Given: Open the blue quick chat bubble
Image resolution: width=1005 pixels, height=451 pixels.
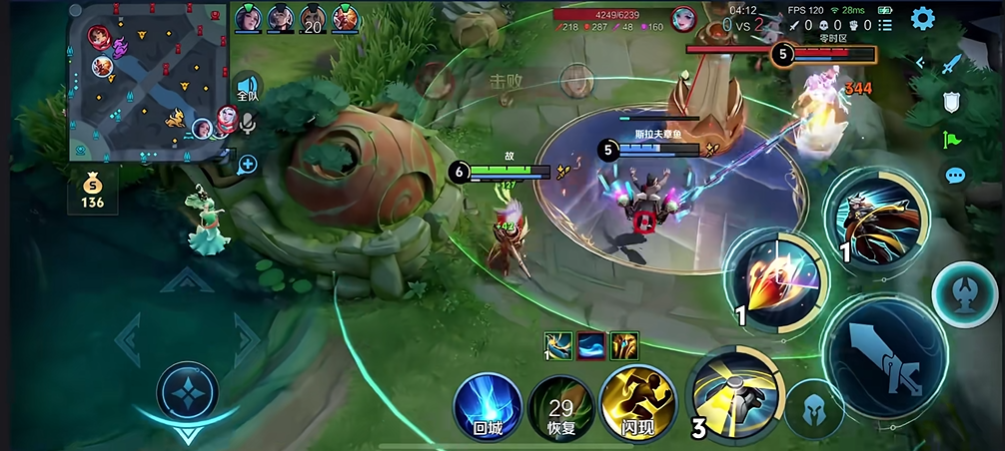Looking at the screenshot, I should tap(955, 176).
